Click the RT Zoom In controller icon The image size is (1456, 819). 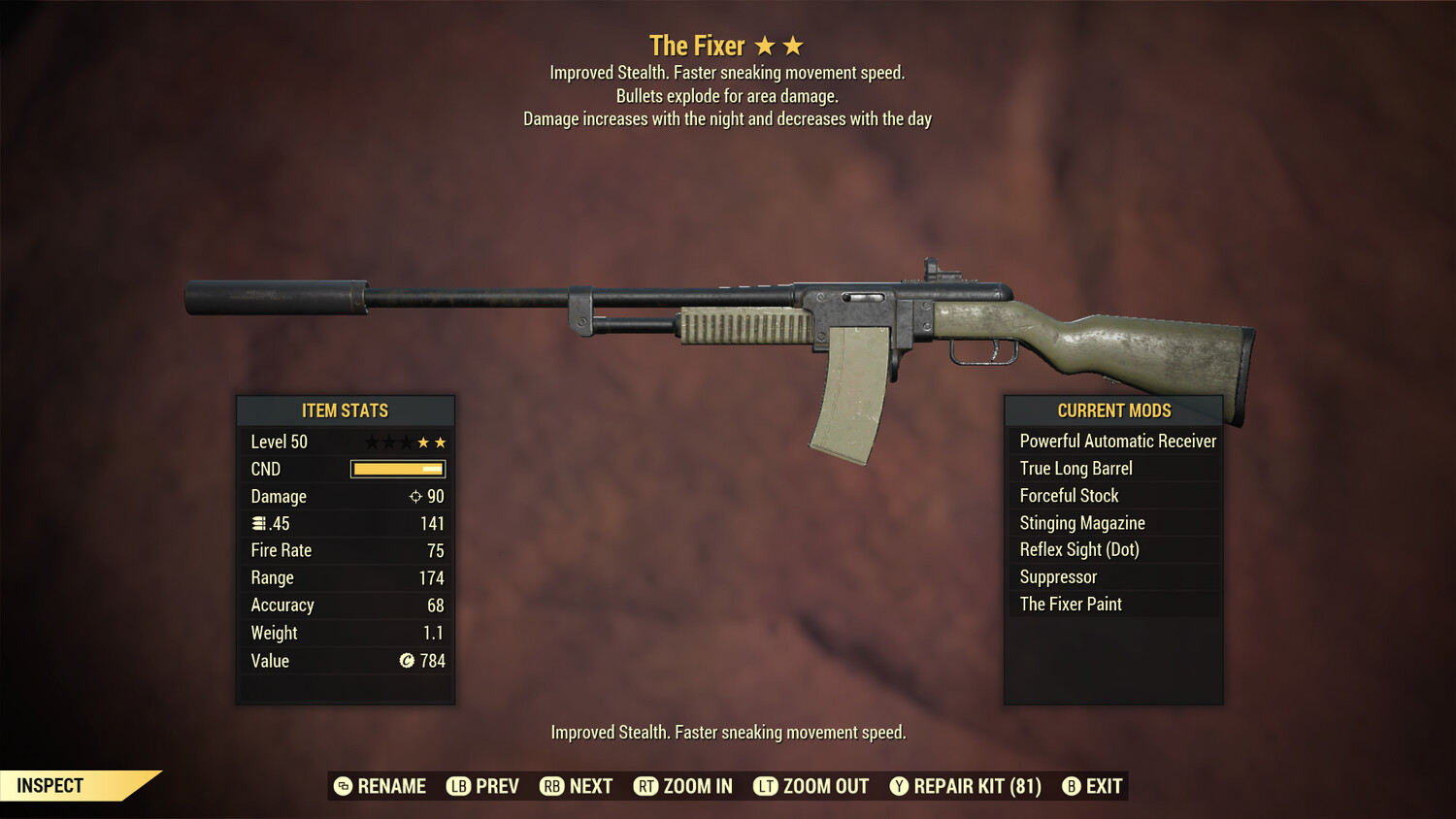pyautogui.click(x=645, y=786)
